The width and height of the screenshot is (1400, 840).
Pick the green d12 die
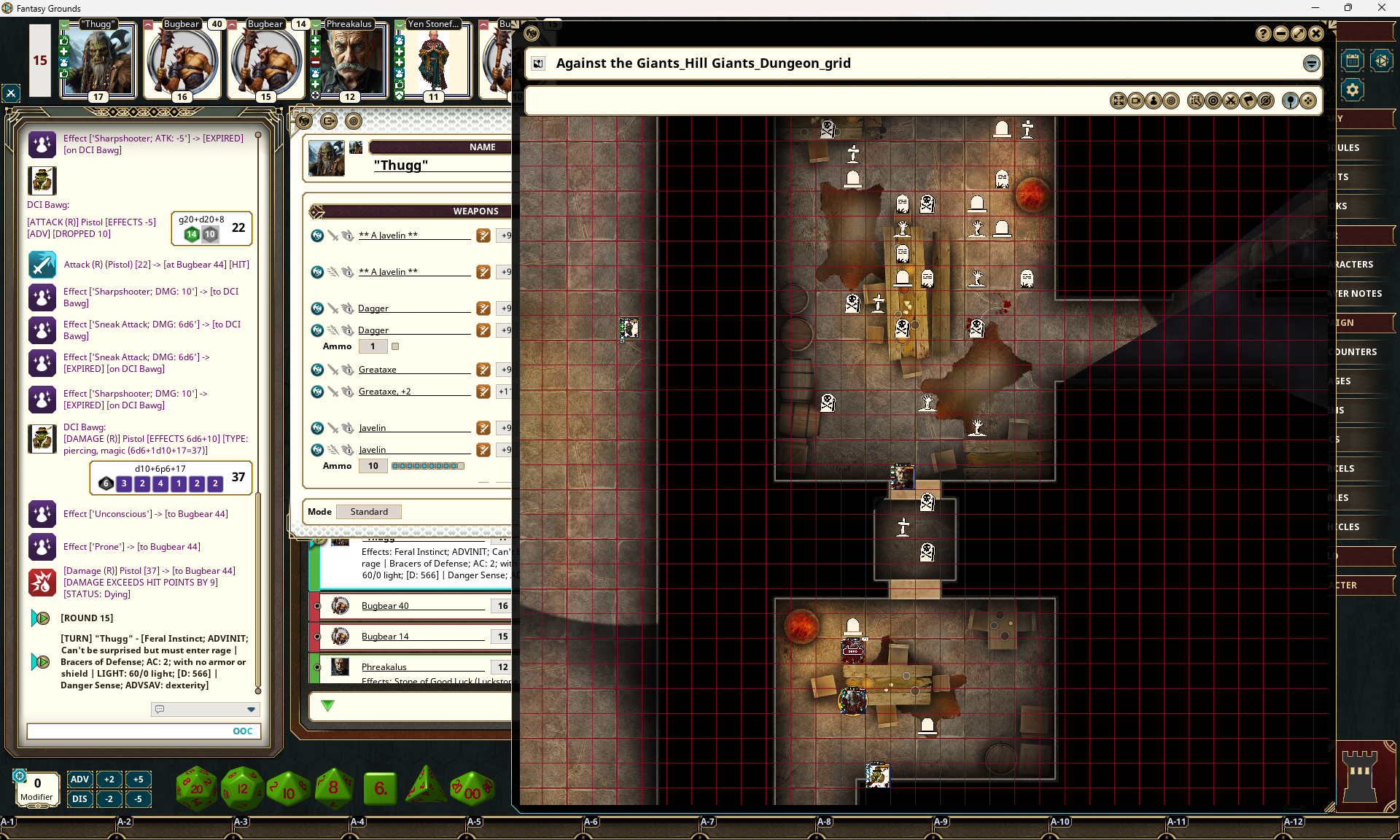(x=242, y=788)
